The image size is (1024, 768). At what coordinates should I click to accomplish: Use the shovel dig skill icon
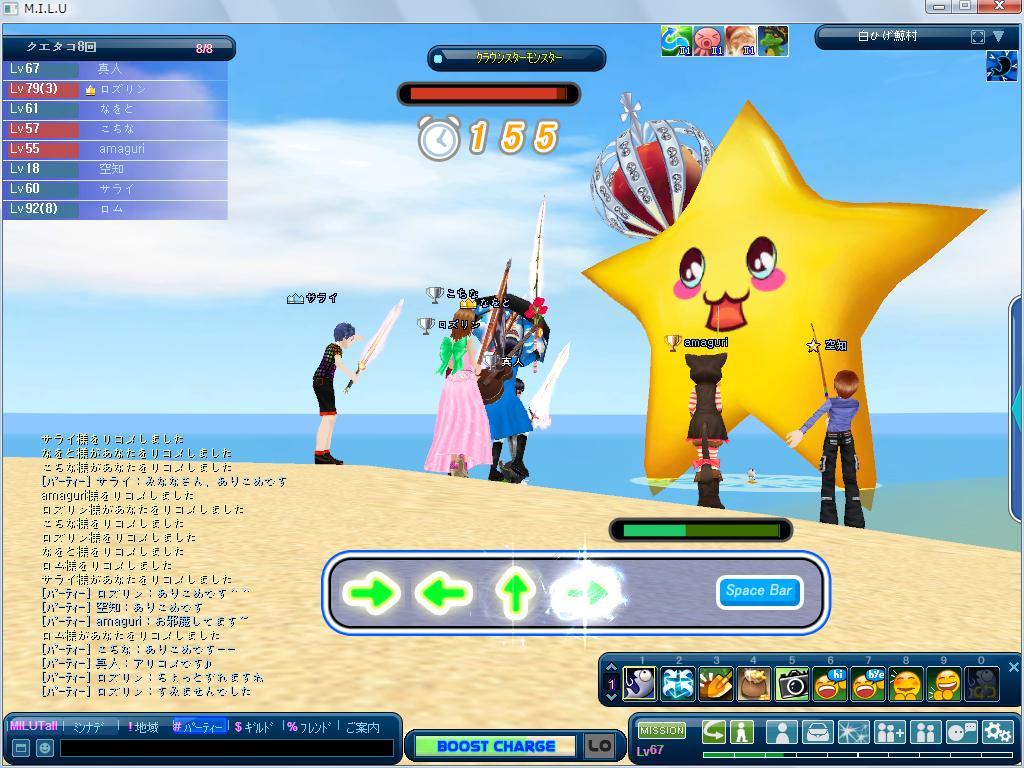[x=716, y=684]
